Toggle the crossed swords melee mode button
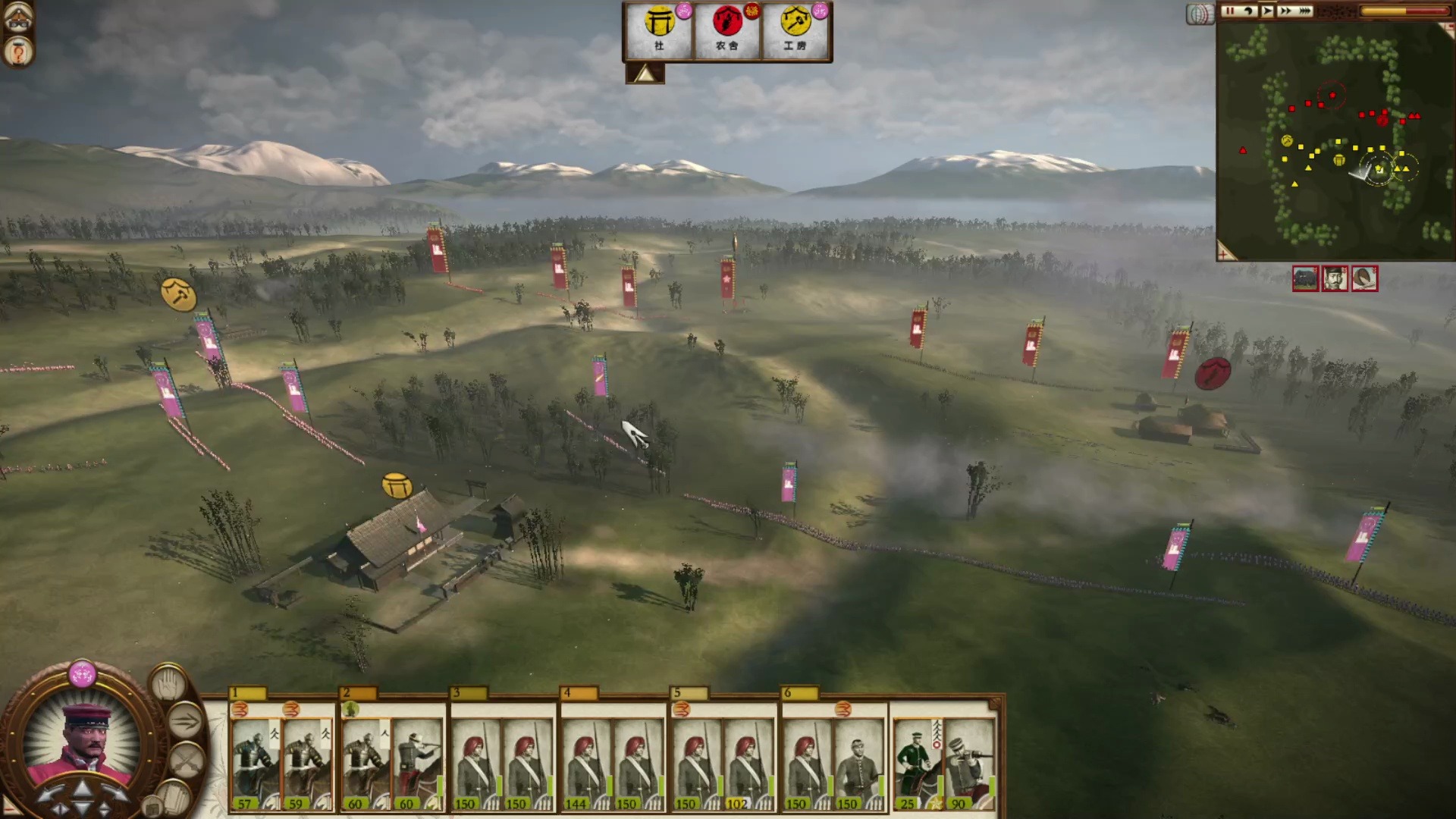The image size is (1456, 819). click(186, 758)
